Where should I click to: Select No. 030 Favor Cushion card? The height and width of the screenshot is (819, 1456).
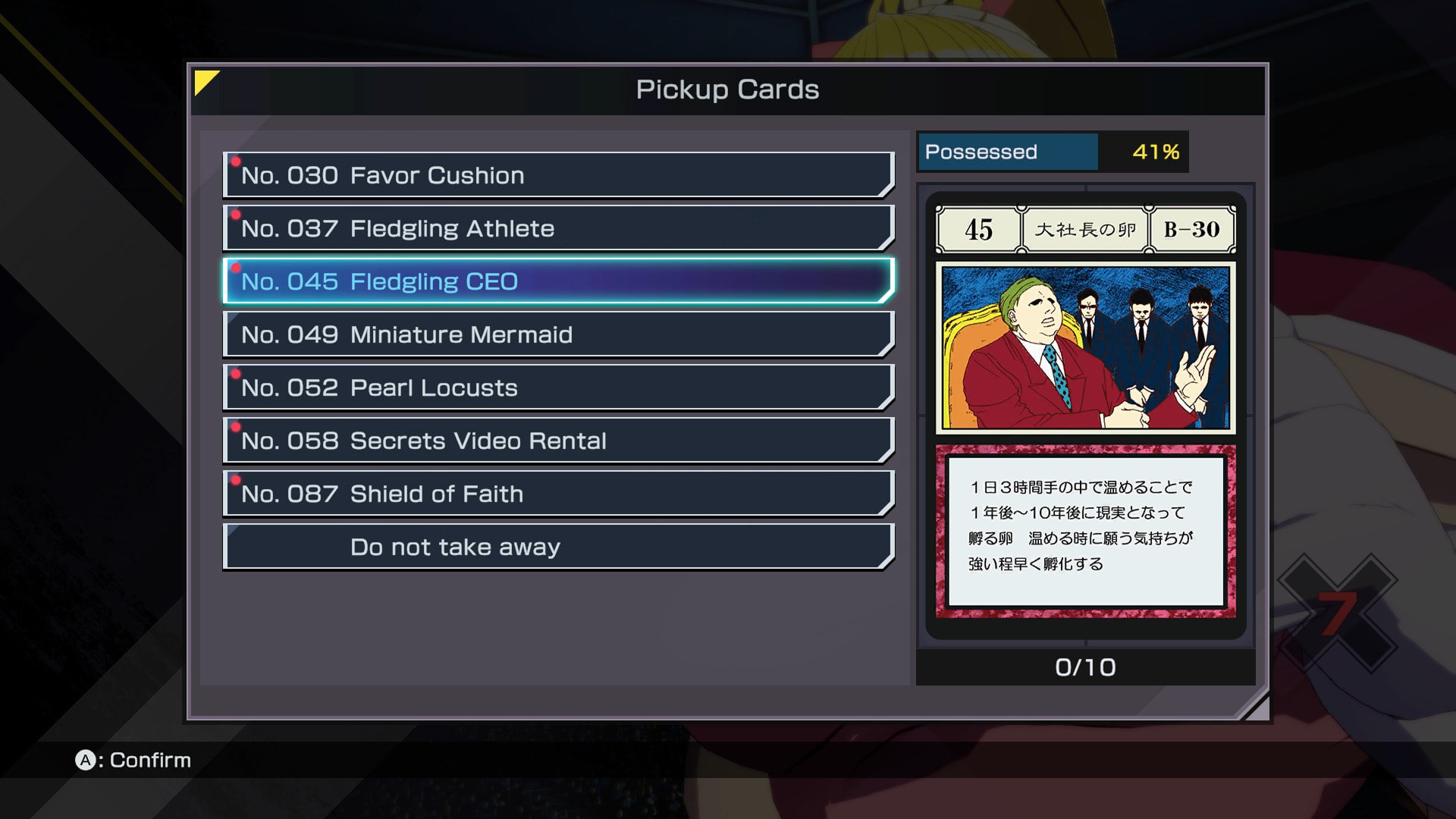(558, 175)
